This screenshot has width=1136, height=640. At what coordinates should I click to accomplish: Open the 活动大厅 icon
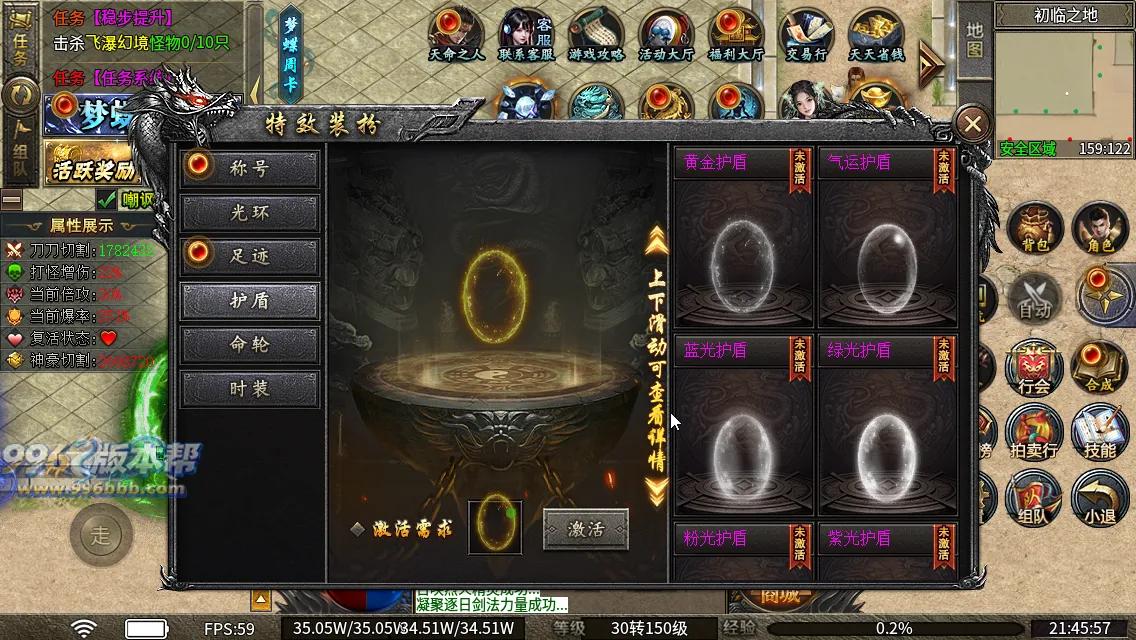[666, 36]
